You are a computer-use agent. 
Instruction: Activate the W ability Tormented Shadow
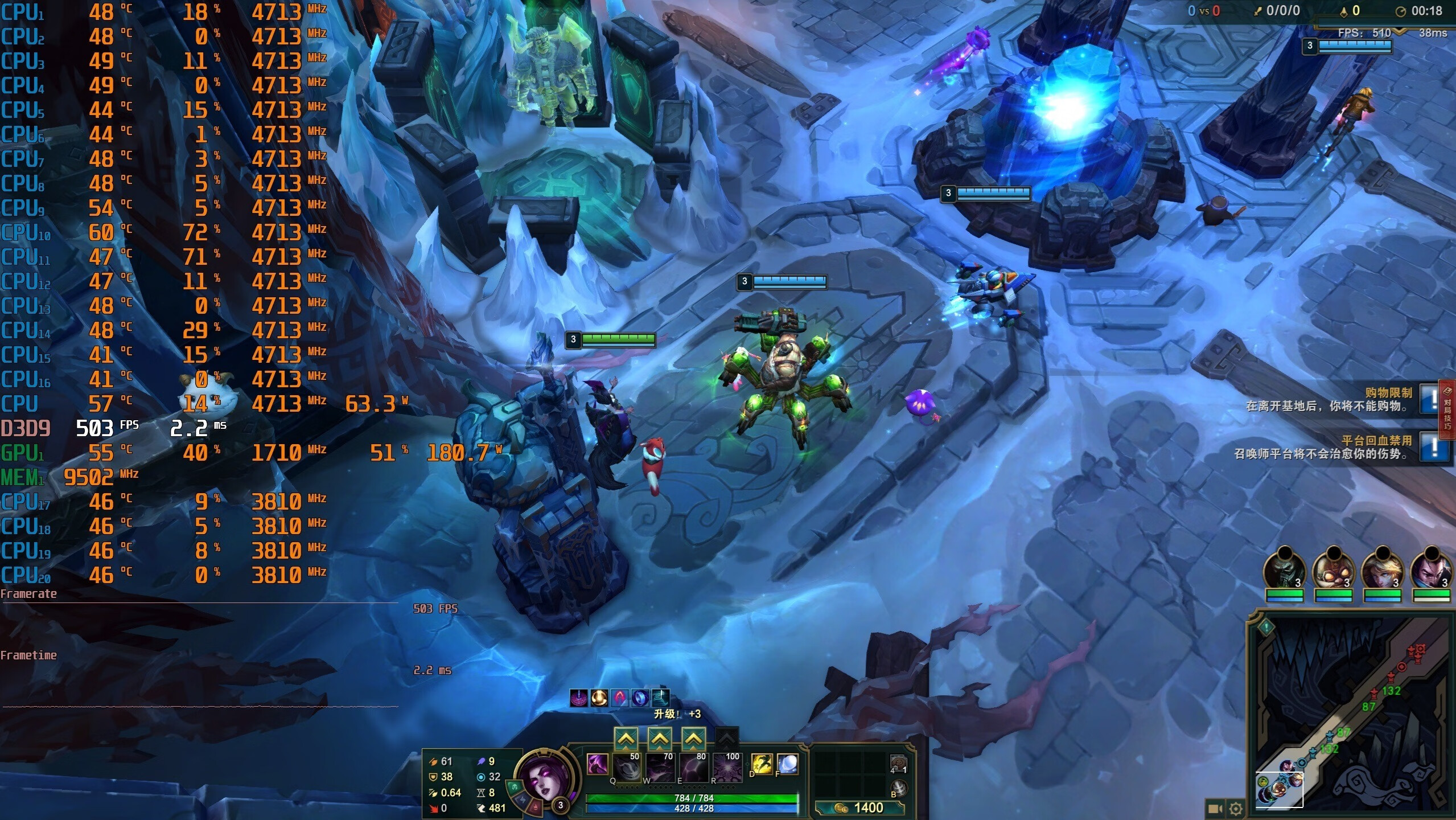pyautogui.click(x=660, y=766)
